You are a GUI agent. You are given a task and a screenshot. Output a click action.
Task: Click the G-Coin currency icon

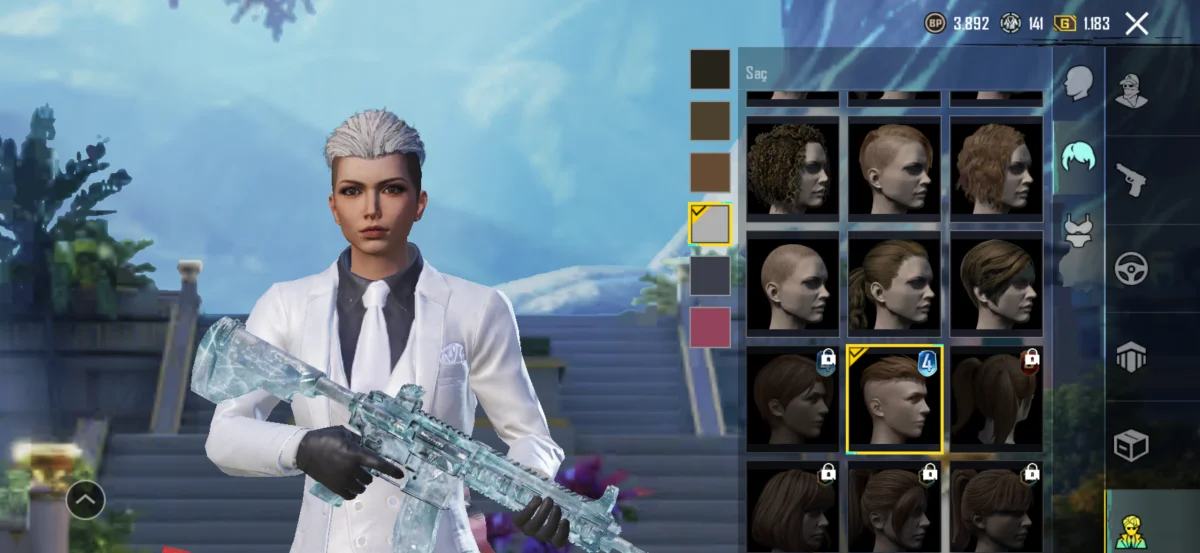[x=1065, y=23]
